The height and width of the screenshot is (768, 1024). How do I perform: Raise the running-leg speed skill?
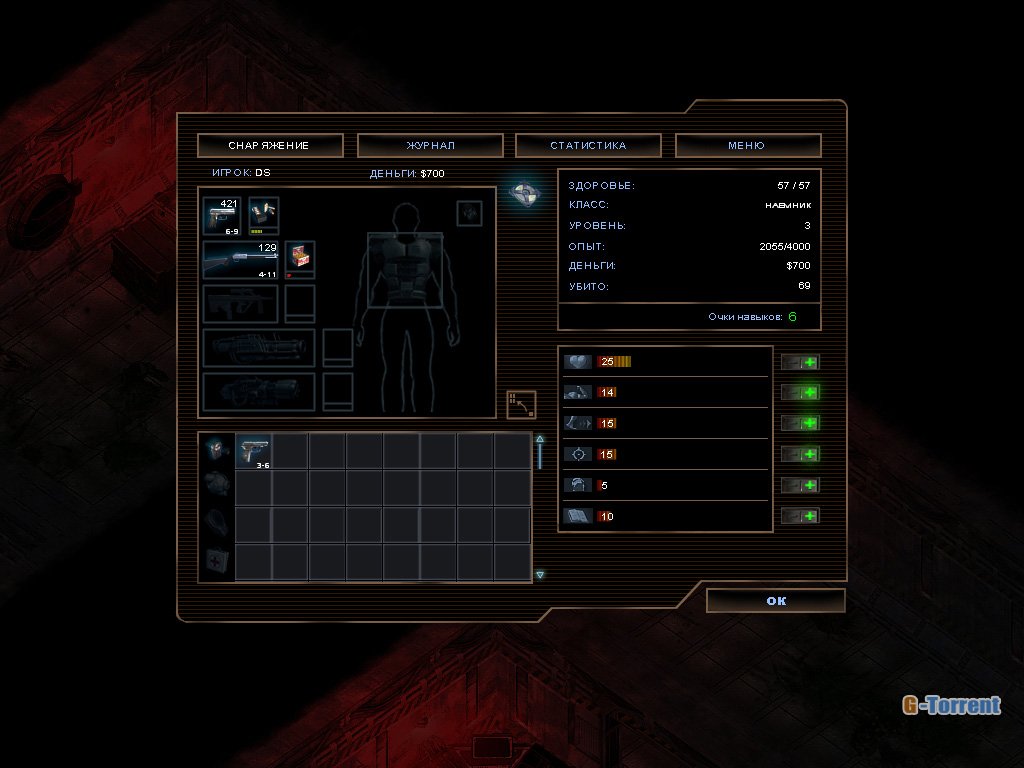click(x=800, y=423)
